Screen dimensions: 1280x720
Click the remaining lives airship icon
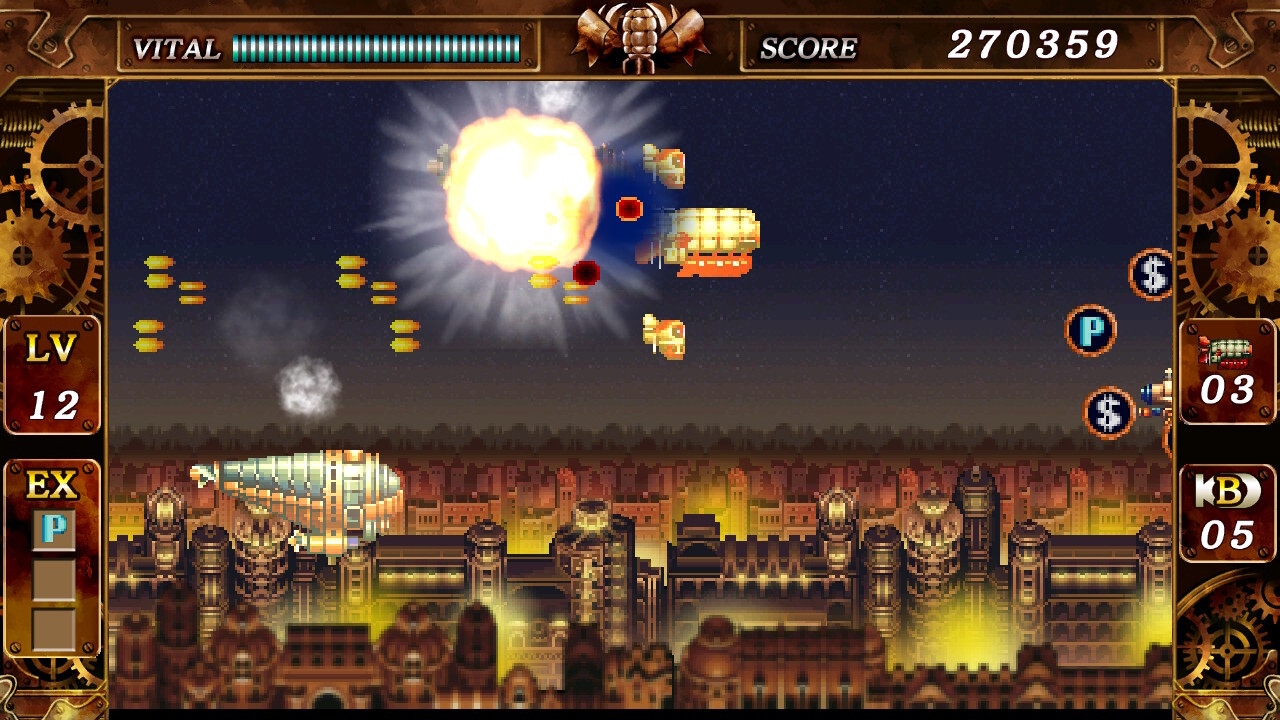(x=1227, y=352)
